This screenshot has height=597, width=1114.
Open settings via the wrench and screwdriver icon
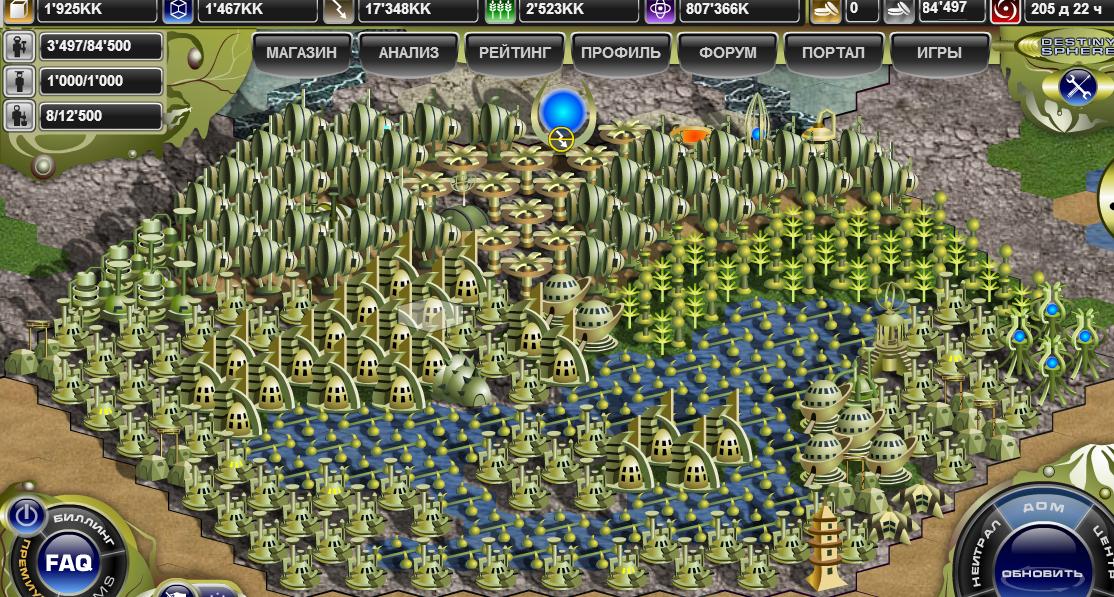tap(1078, 87)
